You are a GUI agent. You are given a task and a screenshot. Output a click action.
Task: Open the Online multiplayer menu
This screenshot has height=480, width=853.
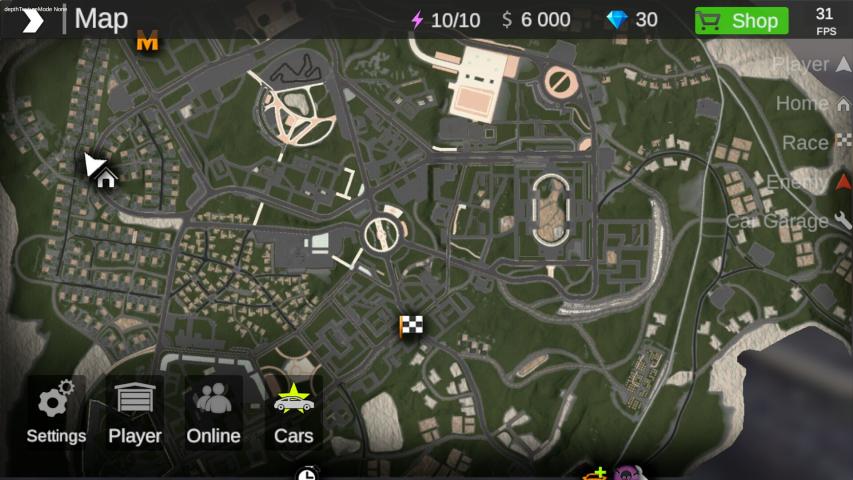pyautogui.click(x=213, y=412)
